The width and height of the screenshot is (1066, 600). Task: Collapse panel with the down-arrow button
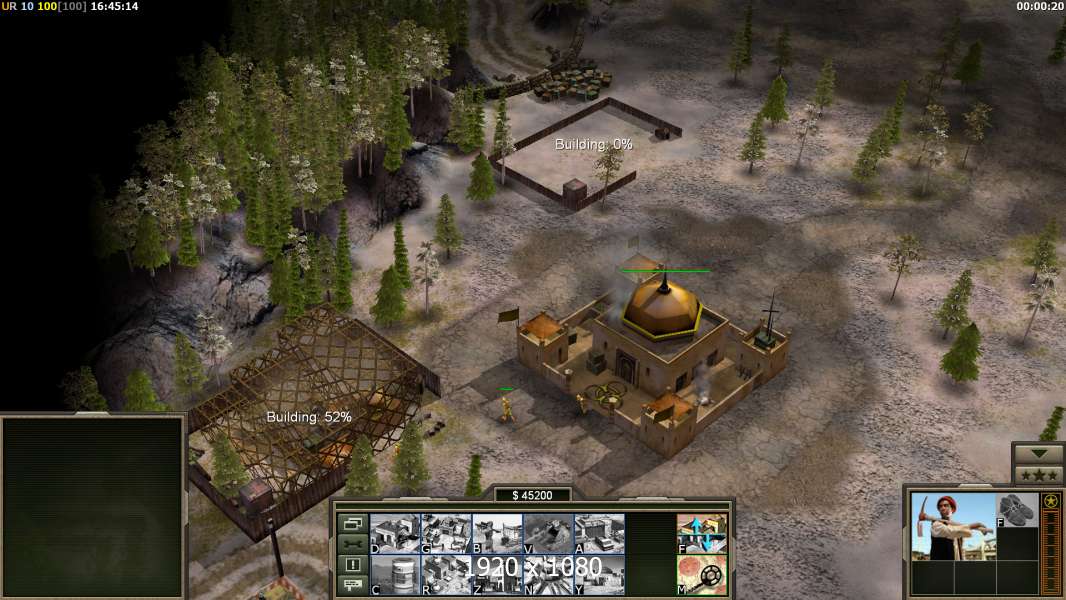click(1038, 454)
